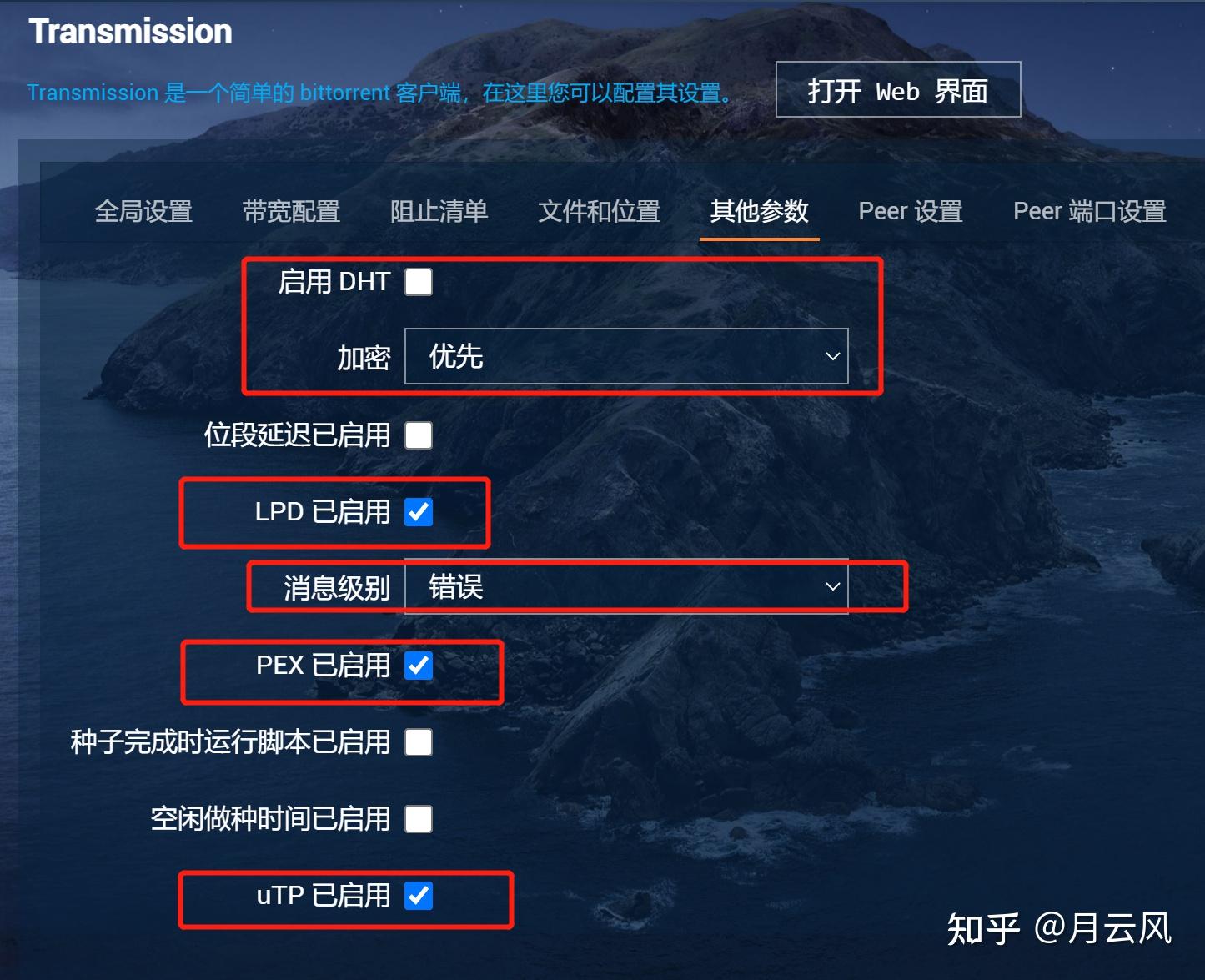The image size is (1205, 980).
Task: Disable the uTP 已启用 checkbox
Action: pos(418,896)
